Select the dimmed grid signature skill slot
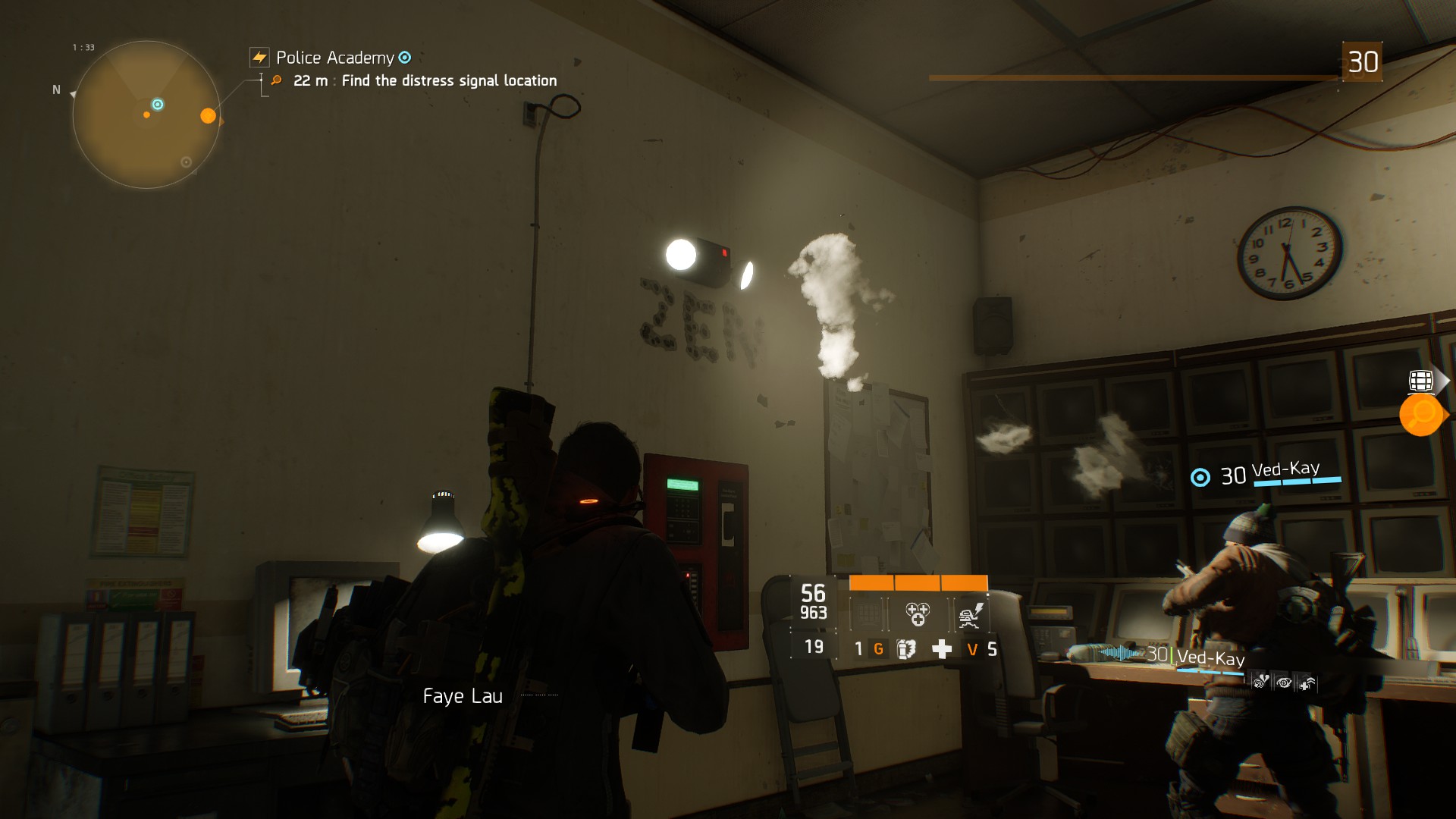 (868, 614)
